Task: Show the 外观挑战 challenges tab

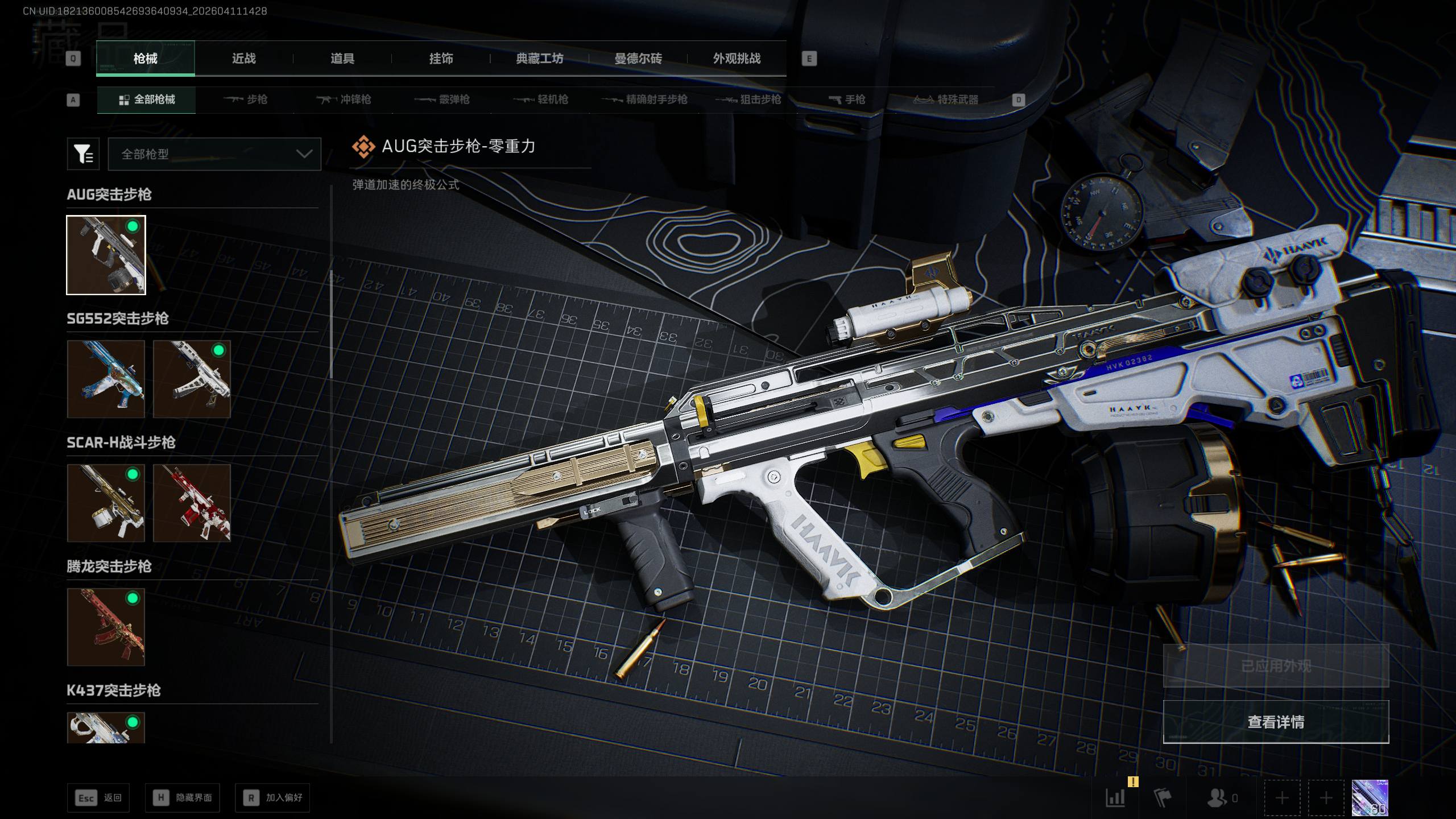Action: pos(737,59)
